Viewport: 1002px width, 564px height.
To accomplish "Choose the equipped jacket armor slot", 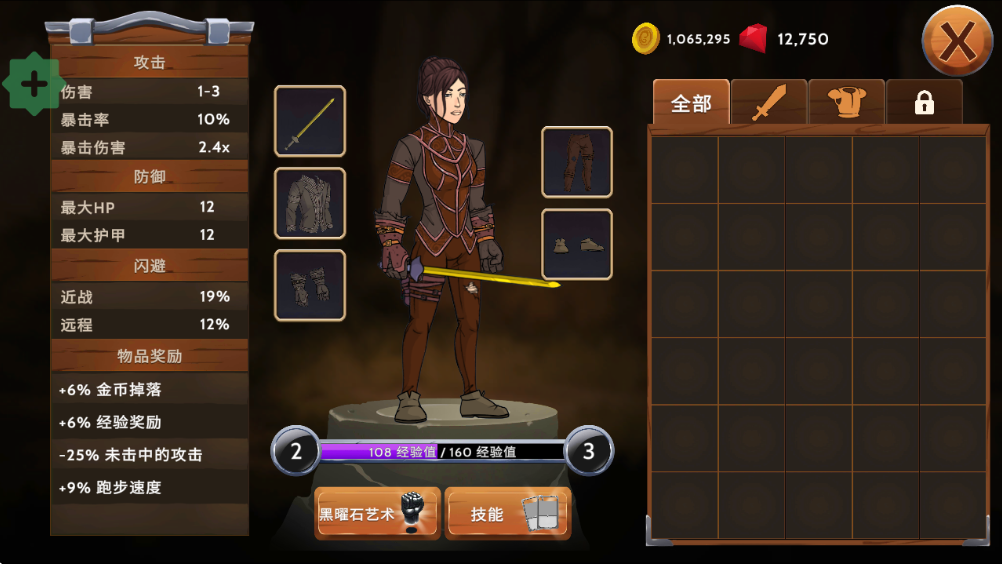I will (310, 203).
